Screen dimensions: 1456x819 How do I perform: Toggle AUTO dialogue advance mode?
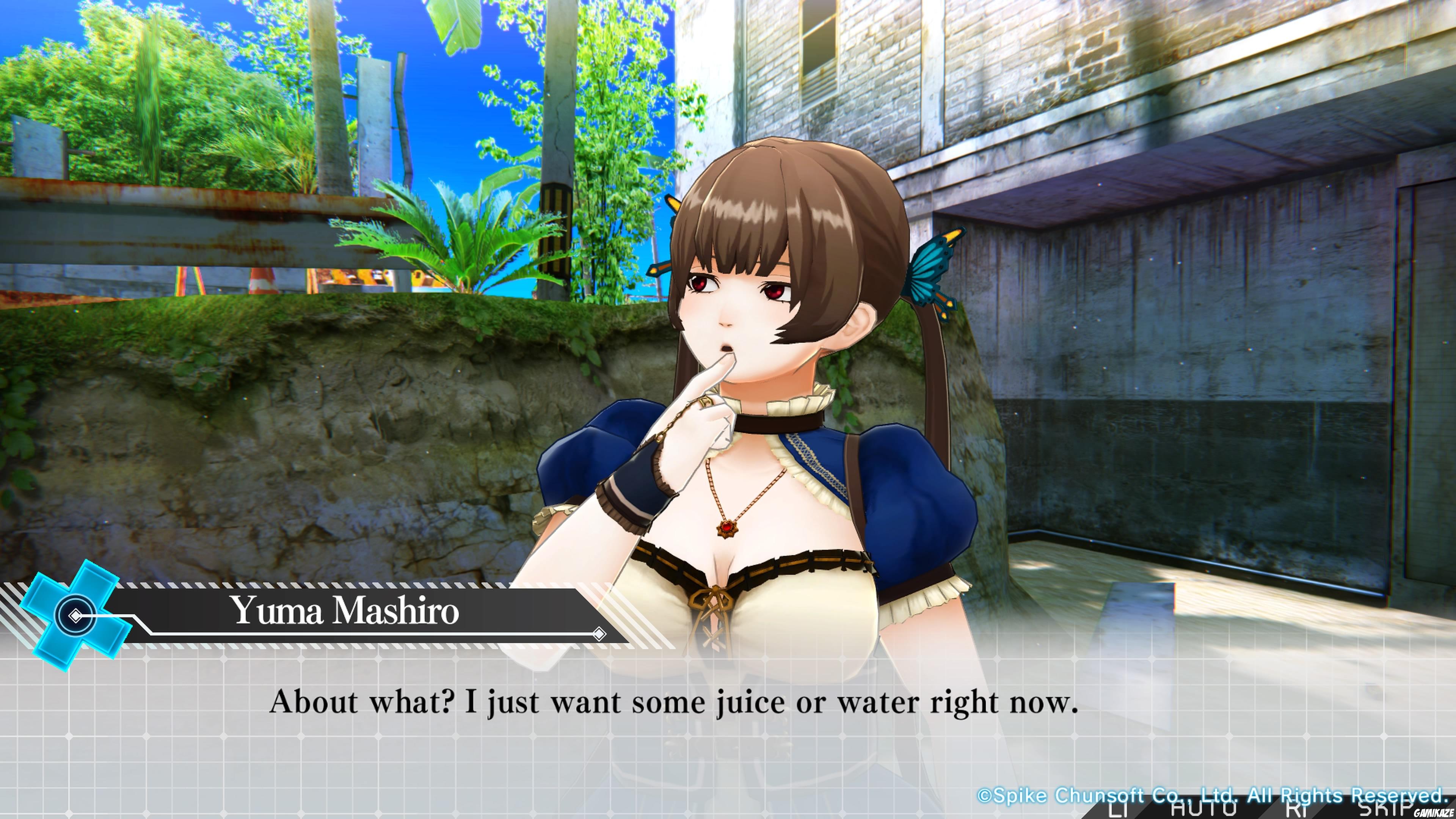pyautogui.click(x=1203, y=810)
